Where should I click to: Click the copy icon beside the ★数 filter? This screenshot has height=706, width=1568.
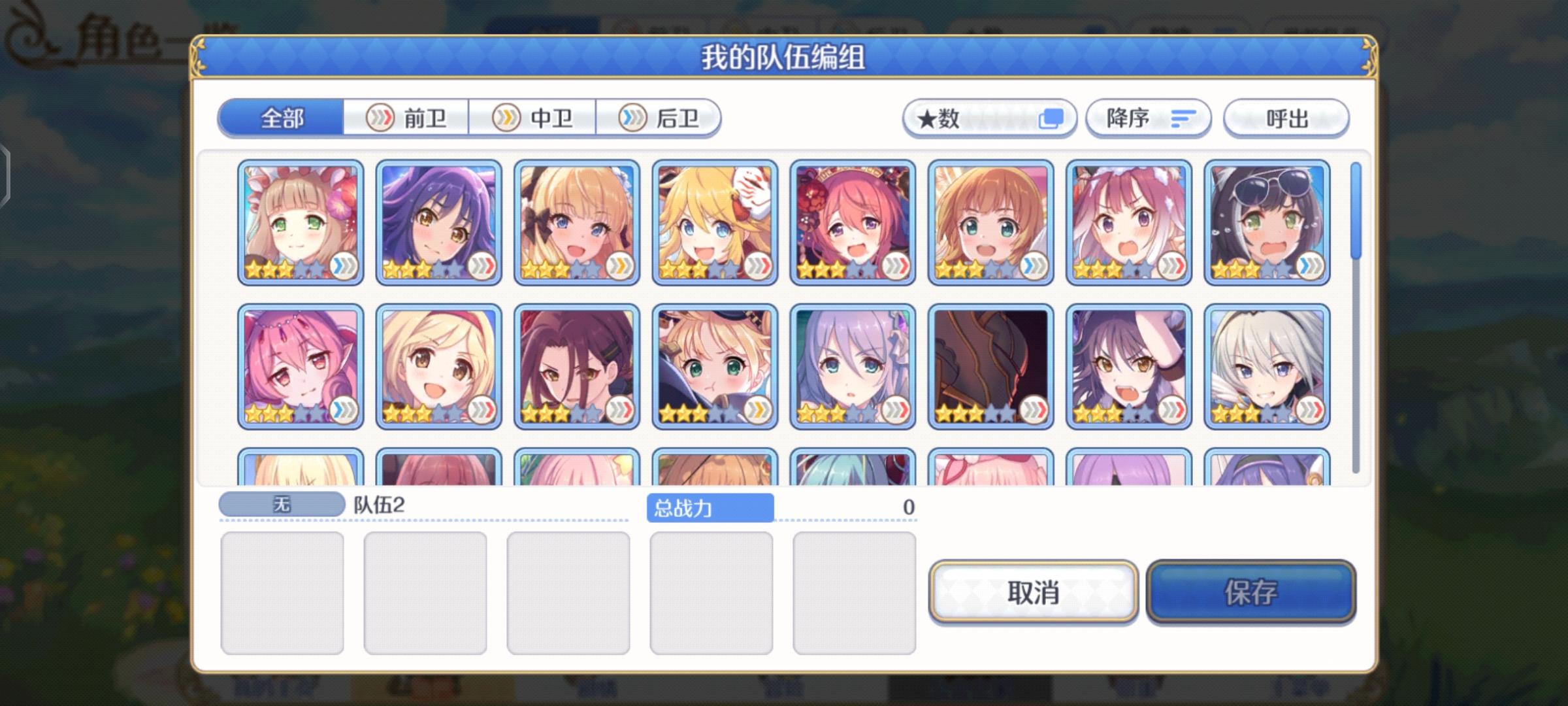pyautogui.click(x=1050, y=118)
